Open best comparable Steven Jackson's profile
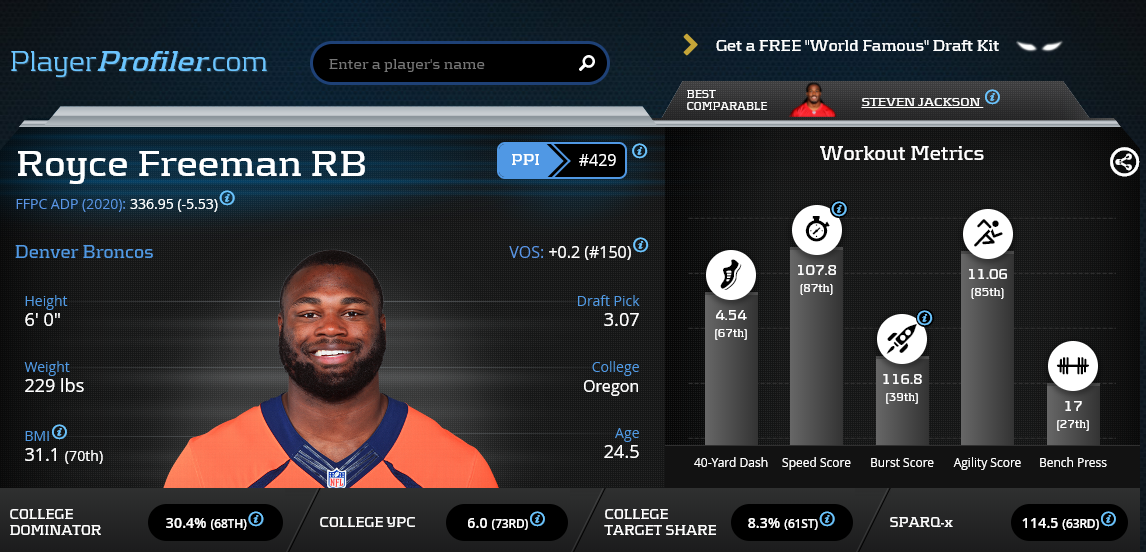Viewport: 1146px width, 552px height. click(920, 101)
